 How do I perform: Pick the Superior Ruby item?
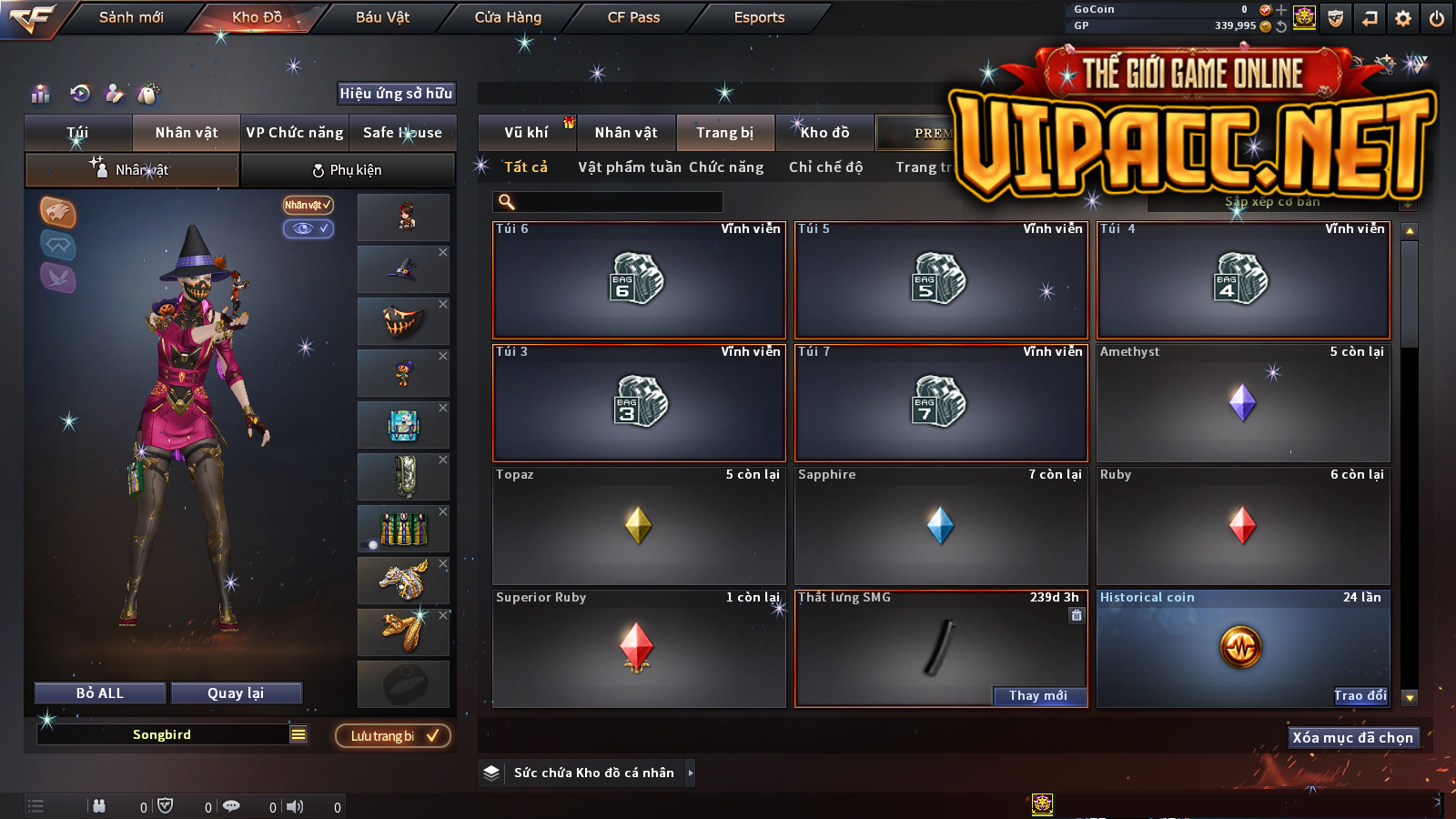pyautogui.click(x=639, y=649)
